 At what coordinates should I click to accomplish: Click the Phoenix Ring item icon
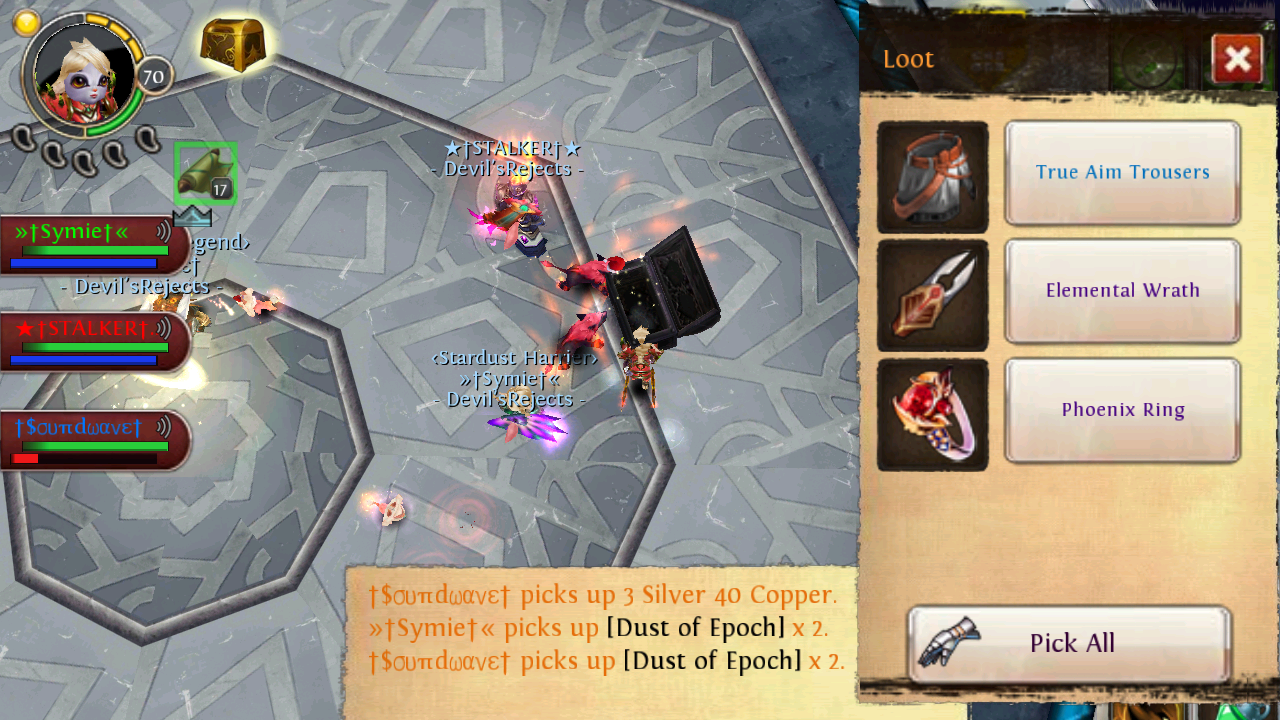pyautogui.click(x=932, y=414)
